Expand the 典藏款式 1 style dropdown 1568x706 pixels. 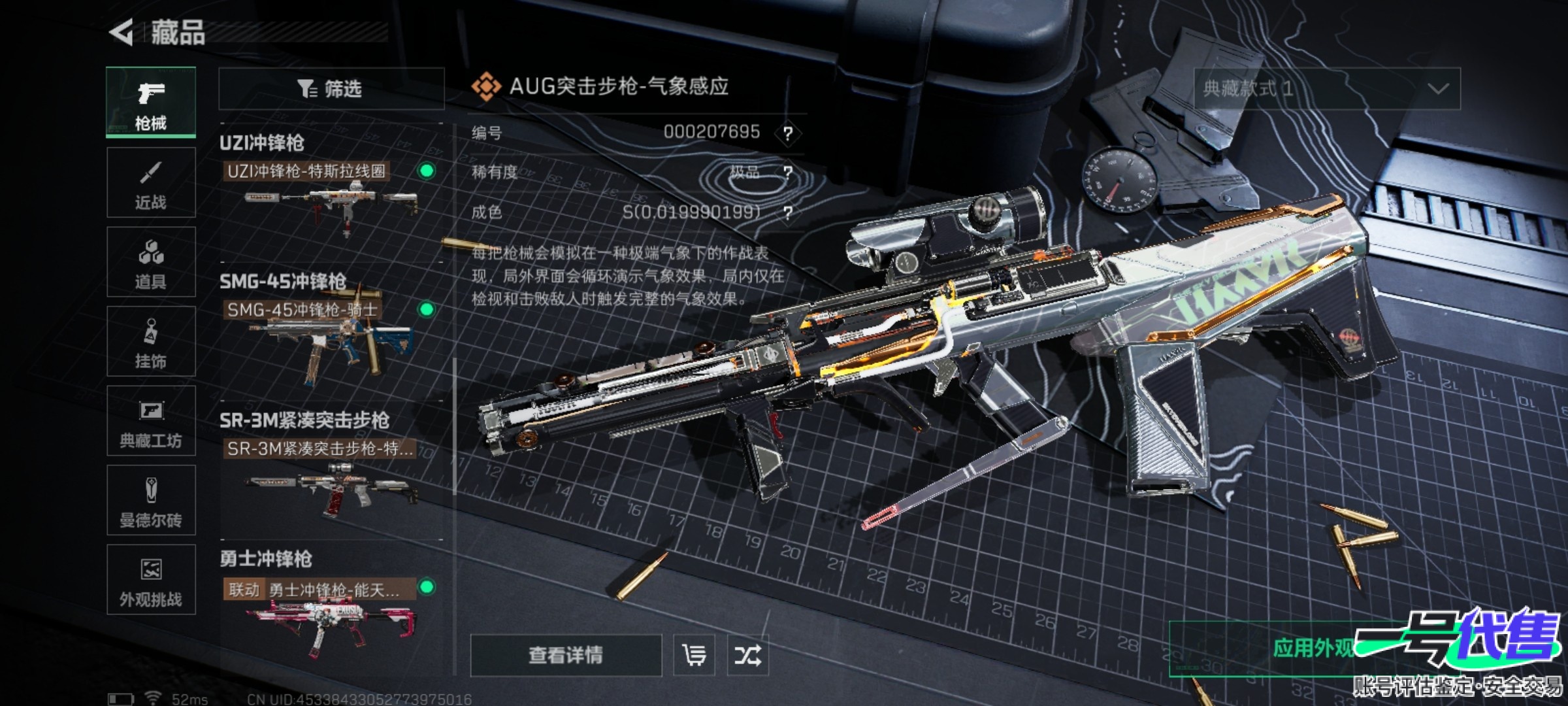point(1327,88)
